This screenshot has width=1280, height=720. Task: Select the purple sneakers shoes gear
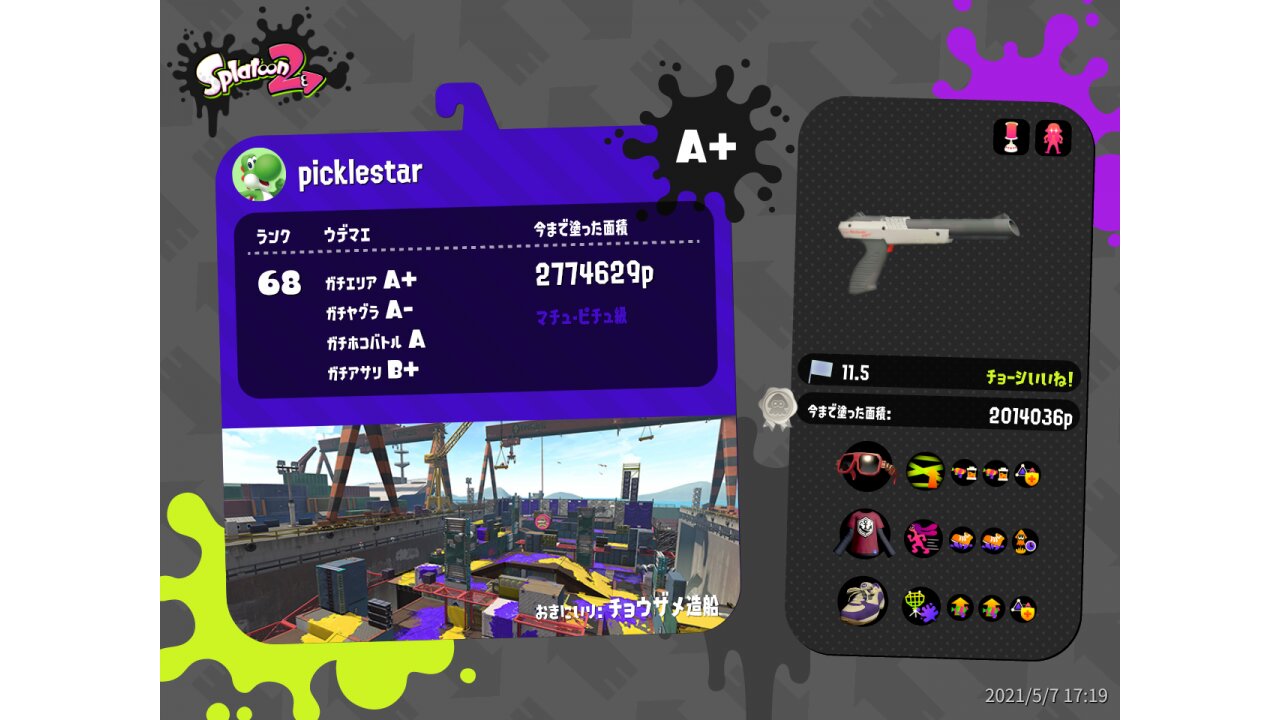[862, 601]
